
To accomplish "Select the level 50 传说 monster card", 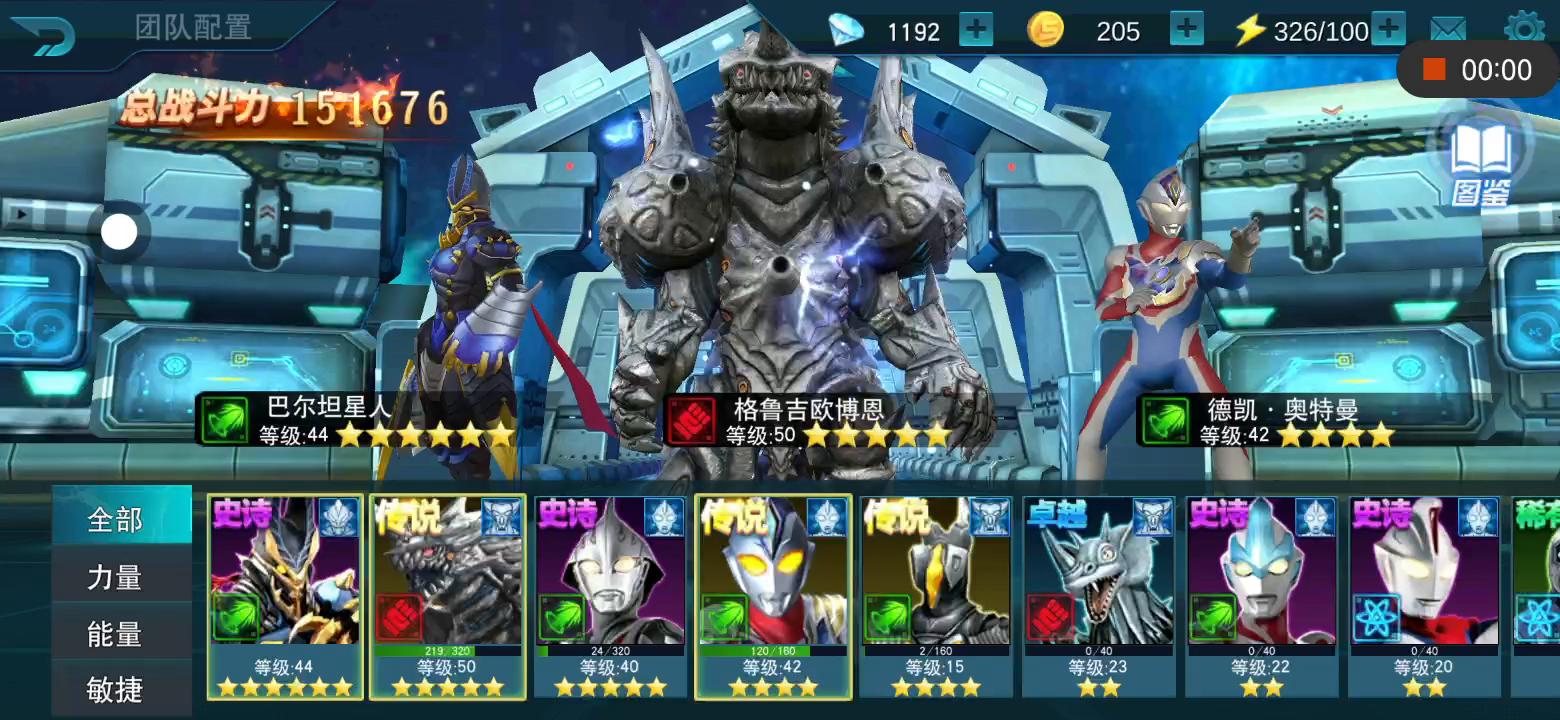I will (x=448, y=595).
